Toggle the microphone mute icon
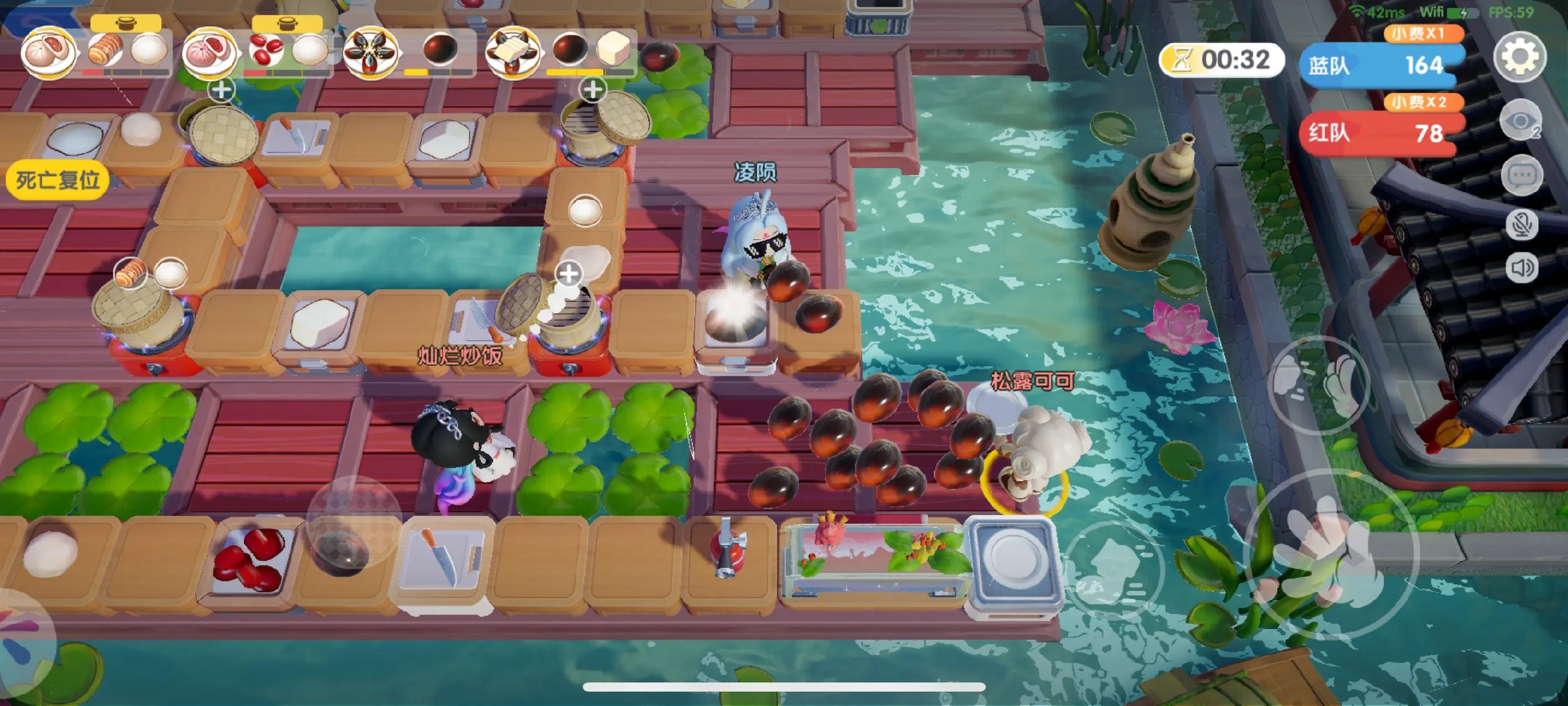The height and width of the screenshot is (706, 1568). click(x=1522, y=226)
